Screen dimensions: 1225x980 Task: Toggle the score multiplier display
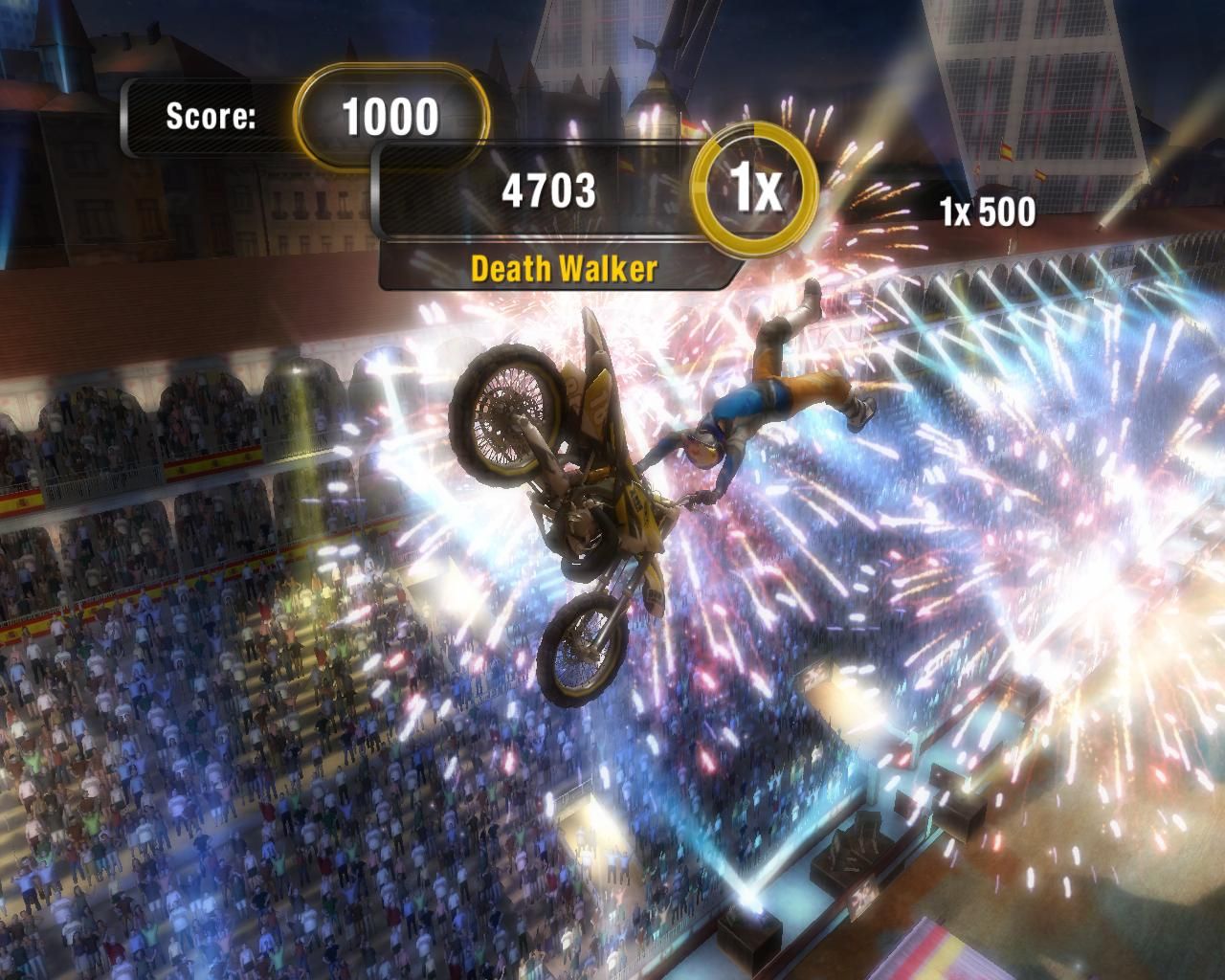tap(755, 188)
